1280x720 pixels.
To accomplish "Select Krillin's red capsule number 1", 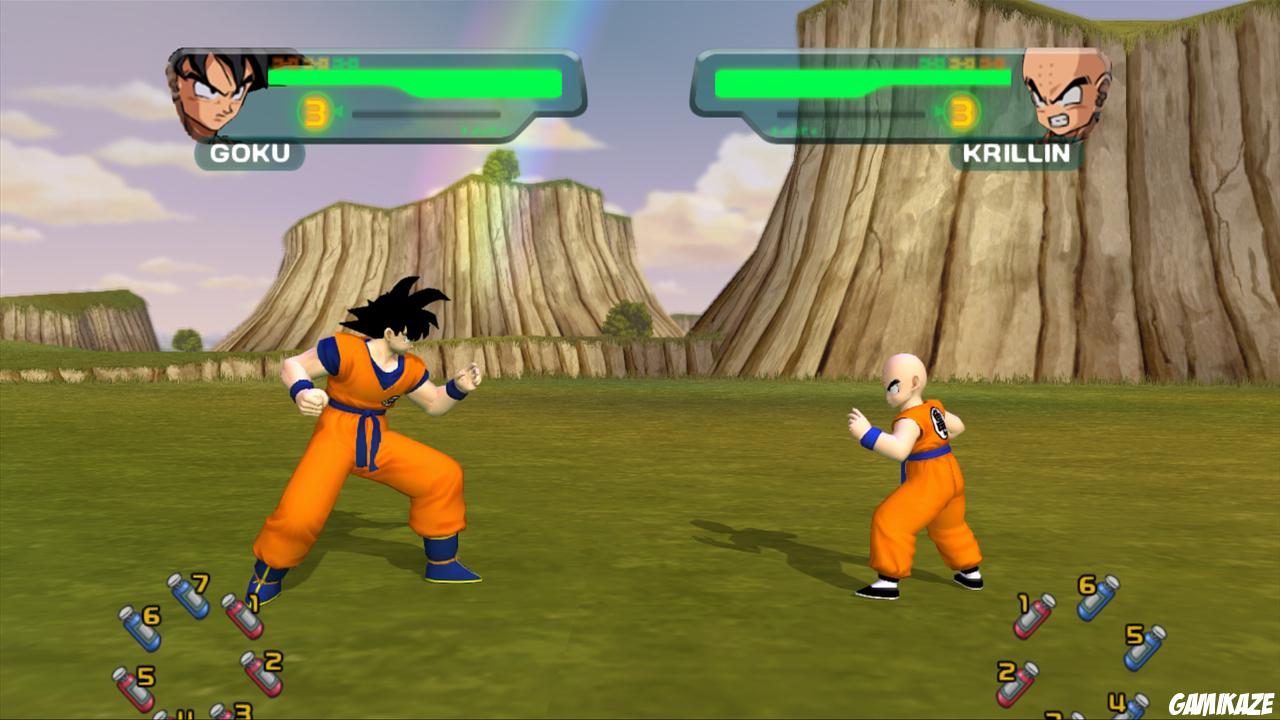I will 1033,618.
